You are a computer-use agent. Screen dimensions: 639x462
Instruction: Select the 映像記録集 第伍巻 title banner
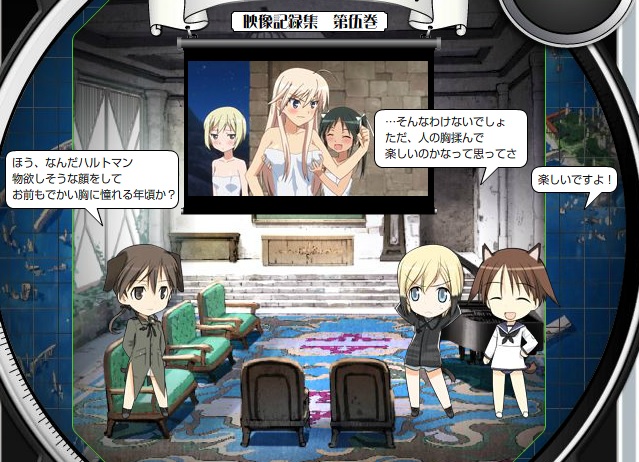(309, 21)
